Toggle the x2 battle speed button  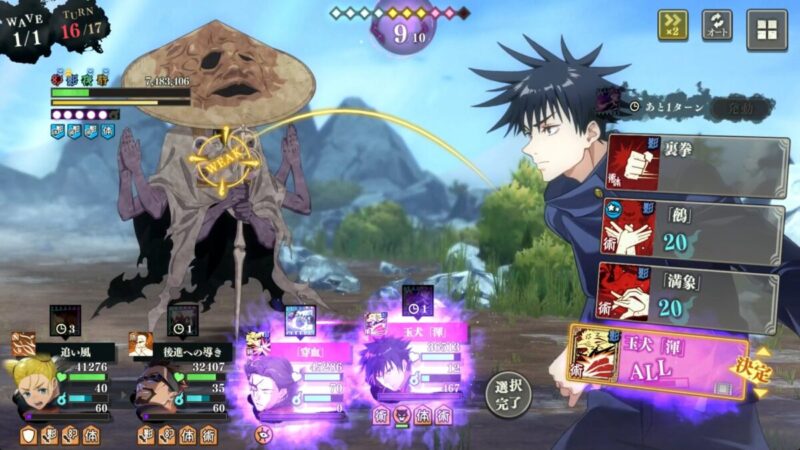coord(672,26)
